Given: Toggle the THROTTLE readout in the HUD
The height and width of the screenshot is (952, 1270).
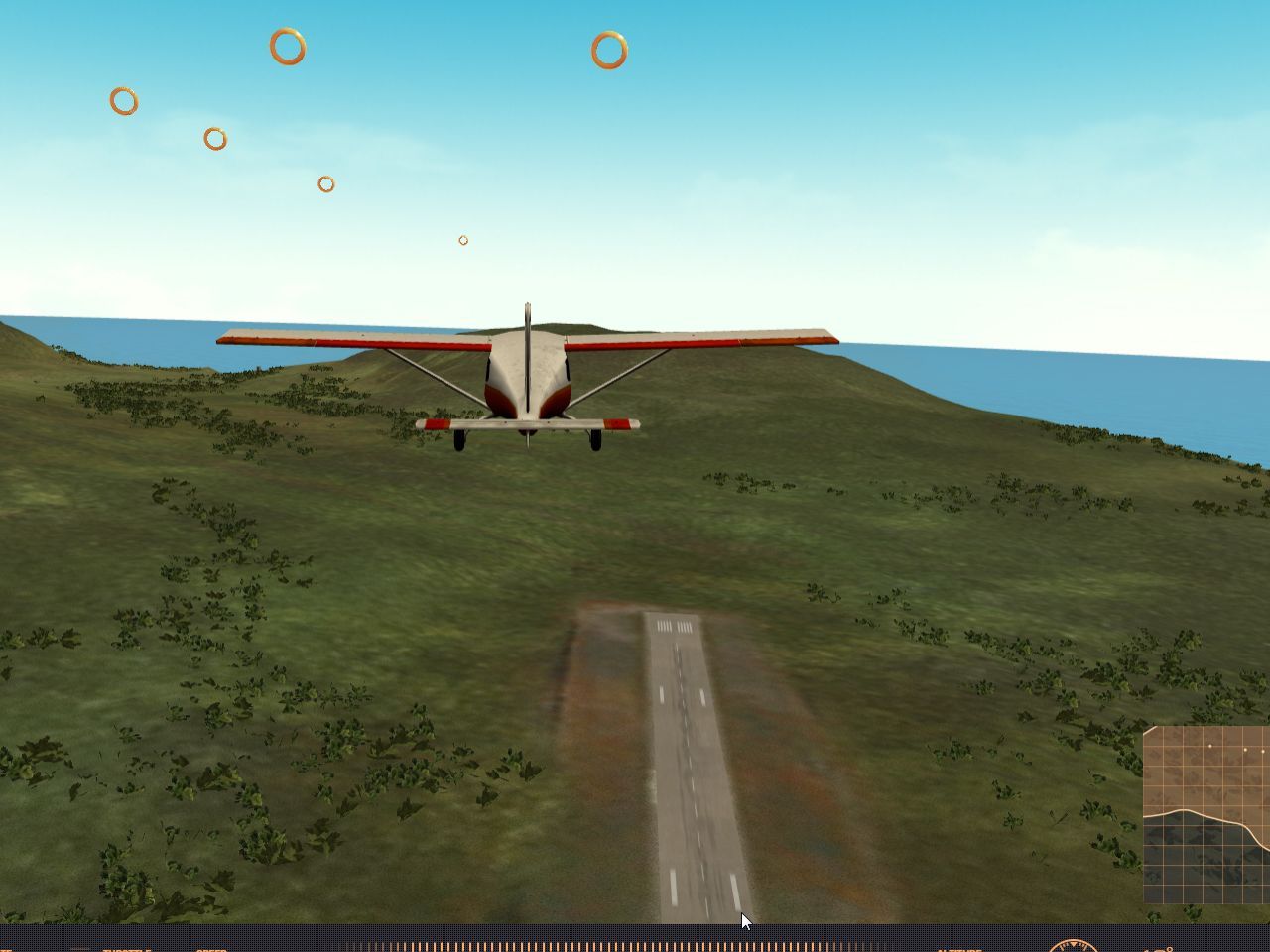Looking at the screenshot, I should click(x=127, y=950).
